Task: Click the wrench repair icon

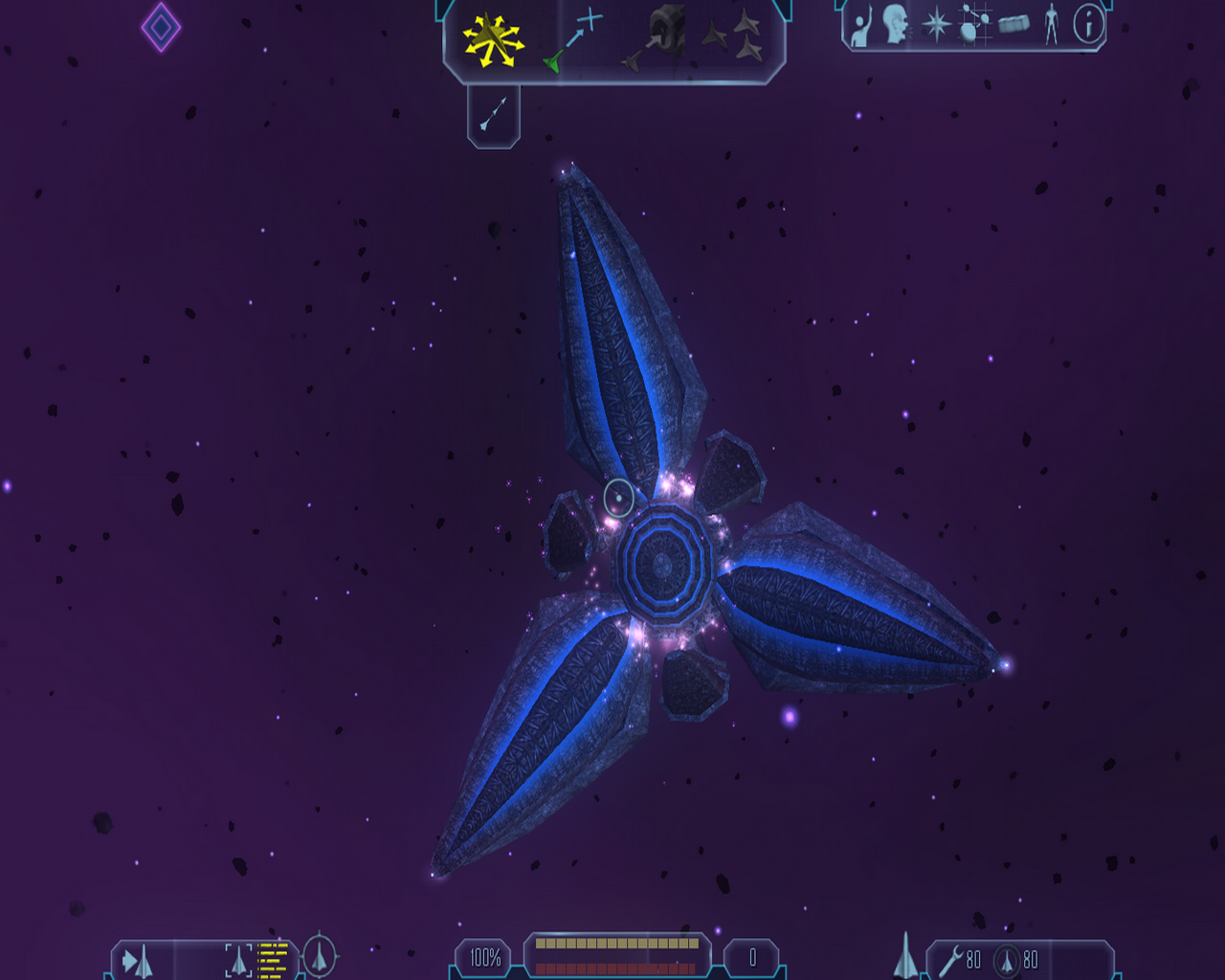Action: coord(951,960)
